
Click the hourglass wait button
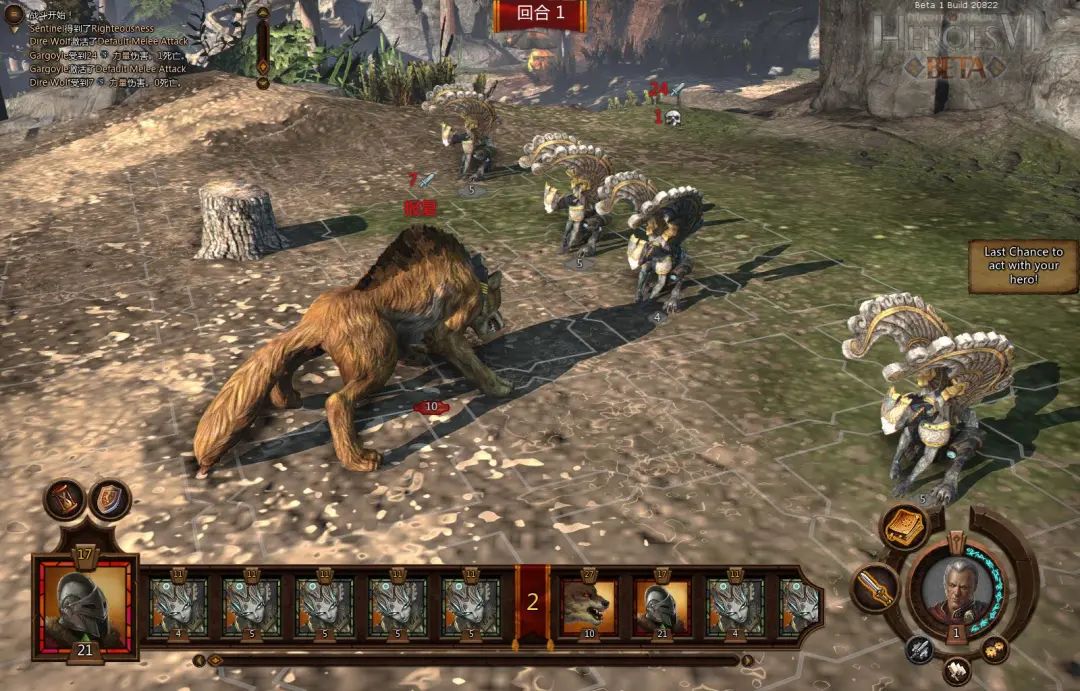coord(64,499)
